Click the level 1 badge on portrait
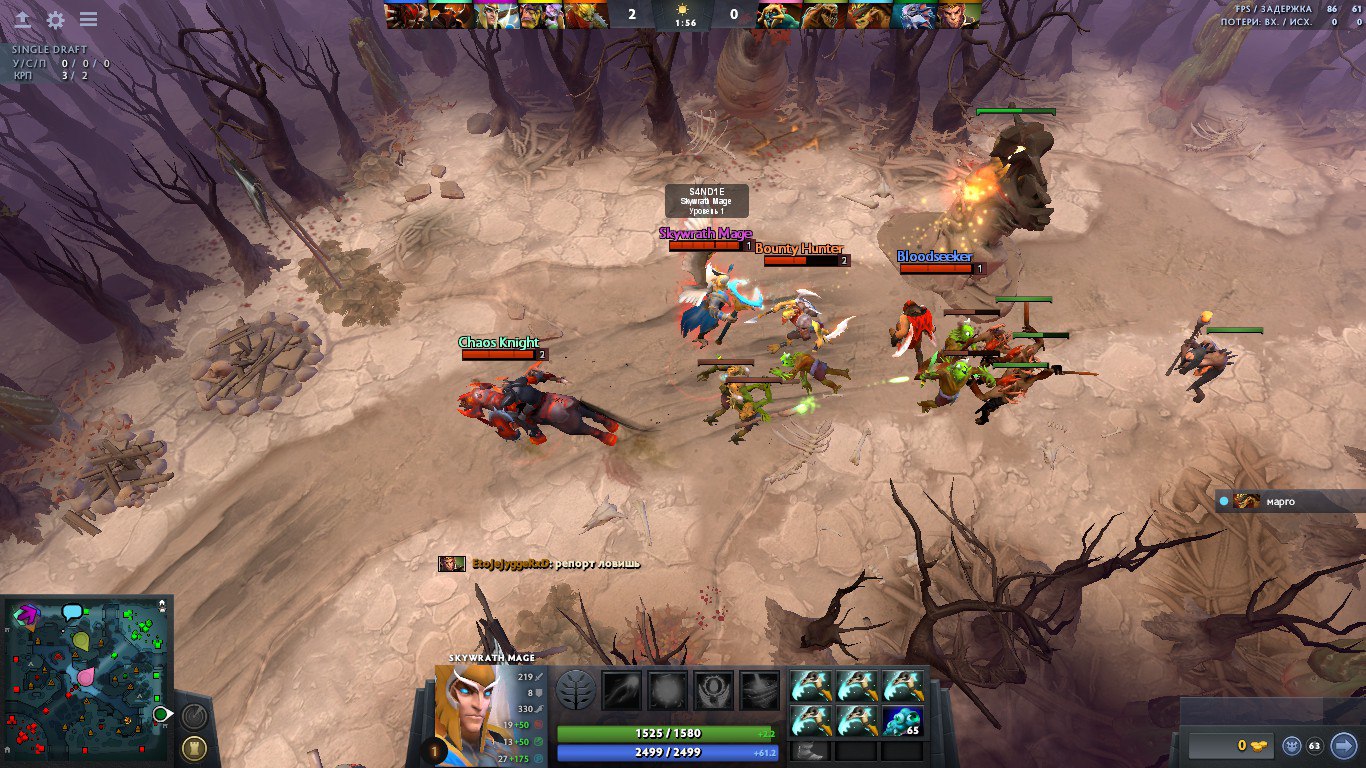1366x768 pixels. (x=433, y=750)
